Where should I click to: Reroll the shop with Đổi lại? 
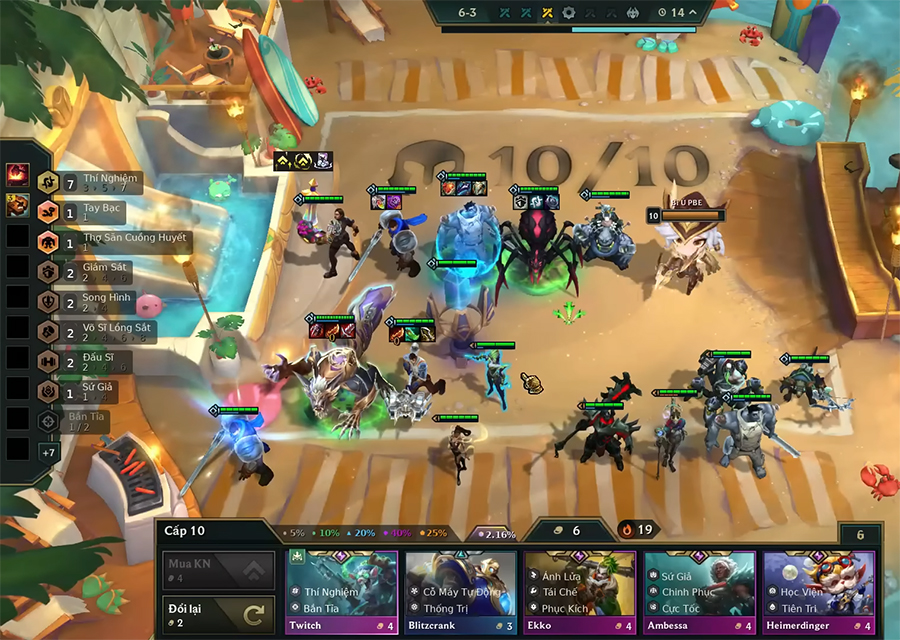218,610
